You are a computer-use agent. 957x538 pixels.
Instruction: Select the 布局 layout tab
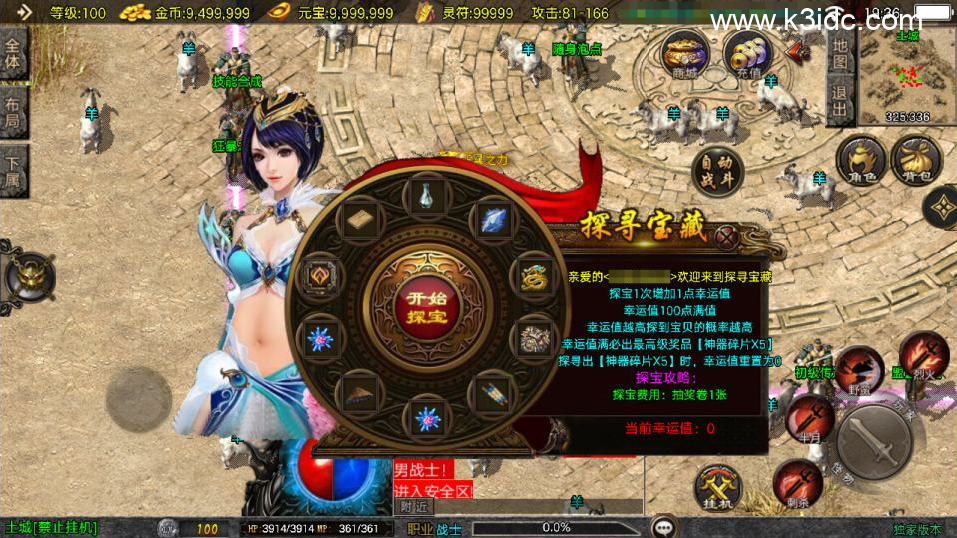[x=14, y=114]
